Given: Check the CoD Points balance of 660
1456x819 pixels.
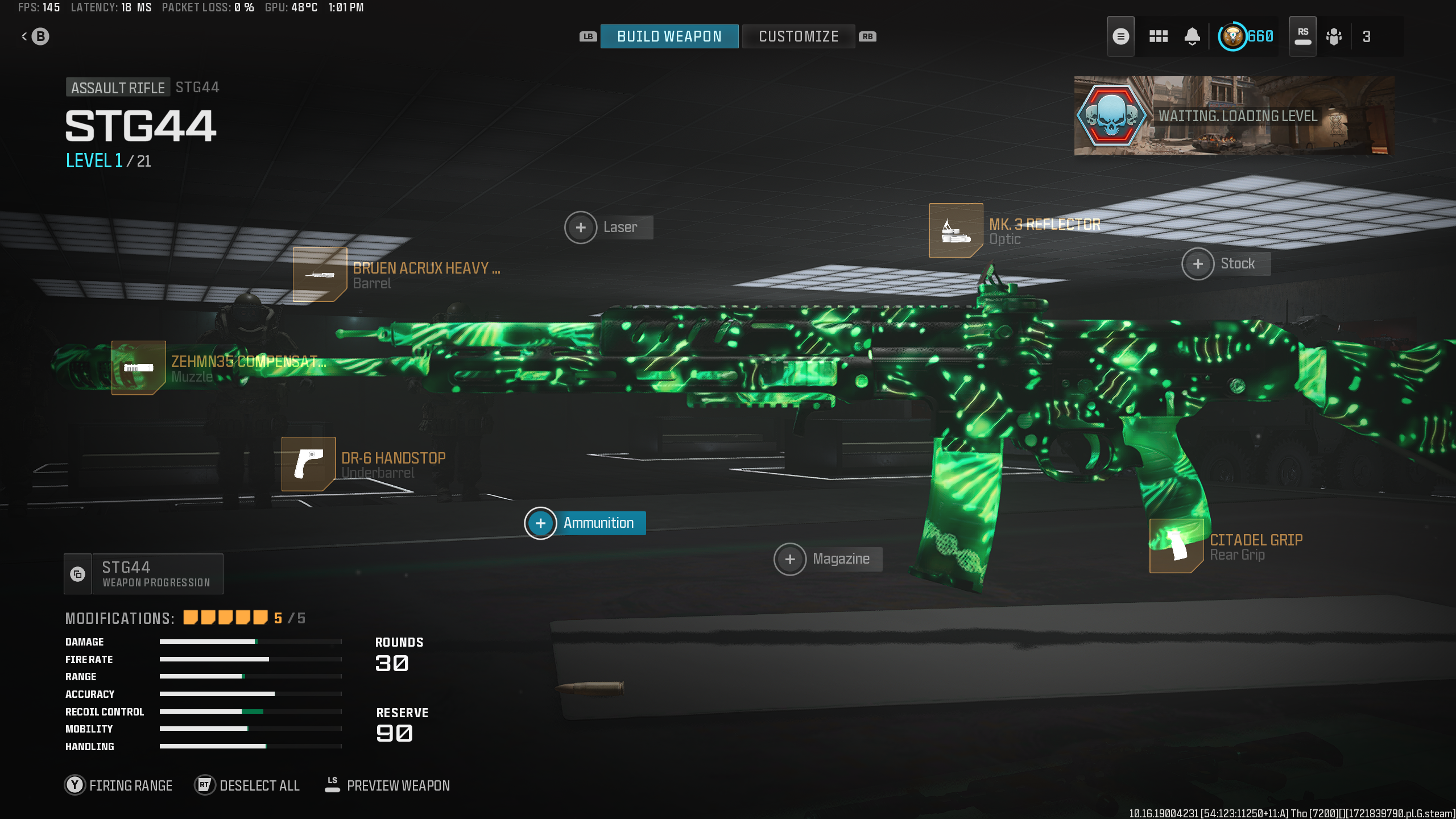Looking at the screenshot, I should [x=1246, y=36].
